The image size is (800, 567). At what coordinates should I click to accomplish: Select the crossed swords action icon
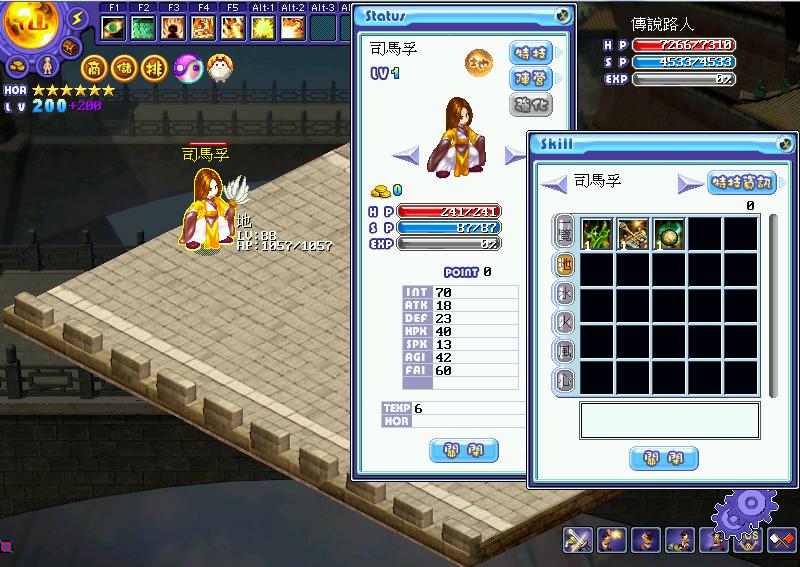(577, 540)
